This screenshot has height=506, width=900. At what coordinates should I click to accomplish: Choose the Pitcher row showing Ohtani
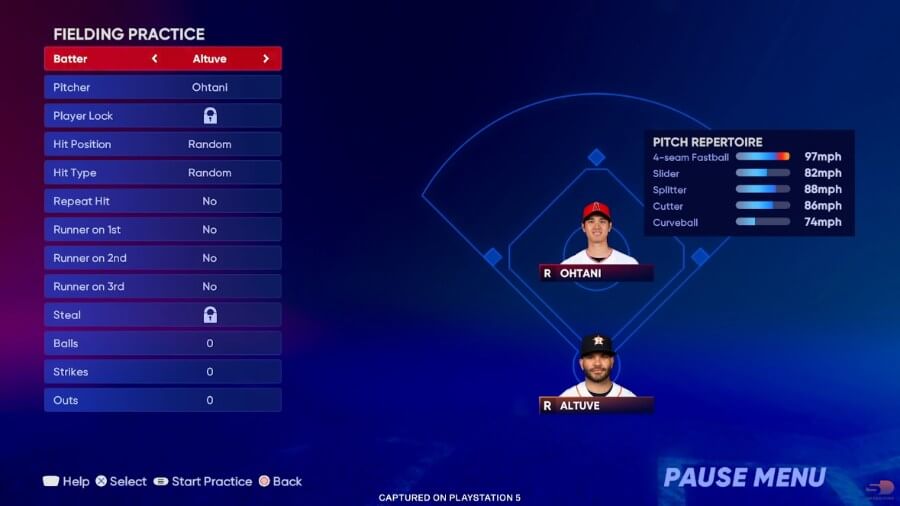coord(162,87)
